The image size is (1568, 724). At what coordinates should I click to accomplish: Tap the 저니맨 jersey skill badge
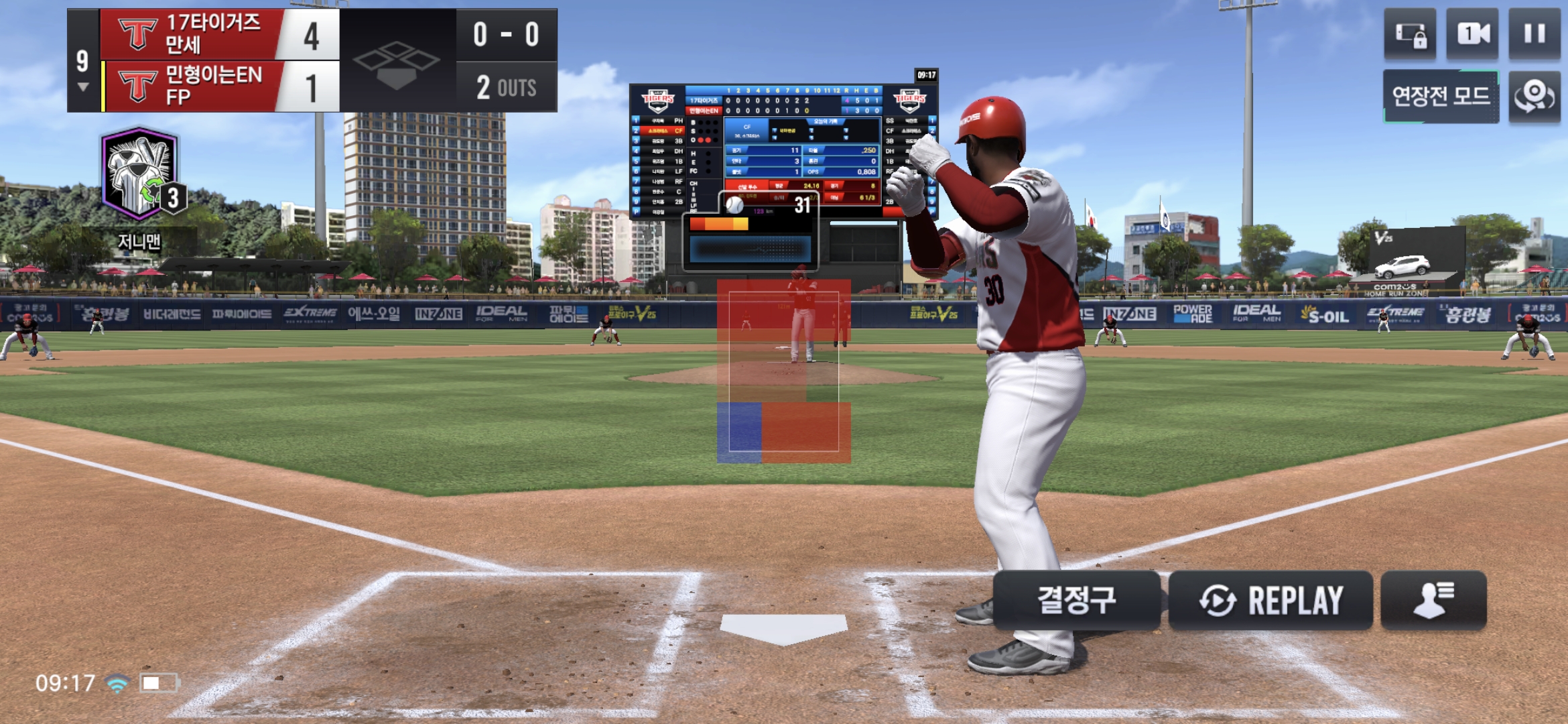(141, 175)
